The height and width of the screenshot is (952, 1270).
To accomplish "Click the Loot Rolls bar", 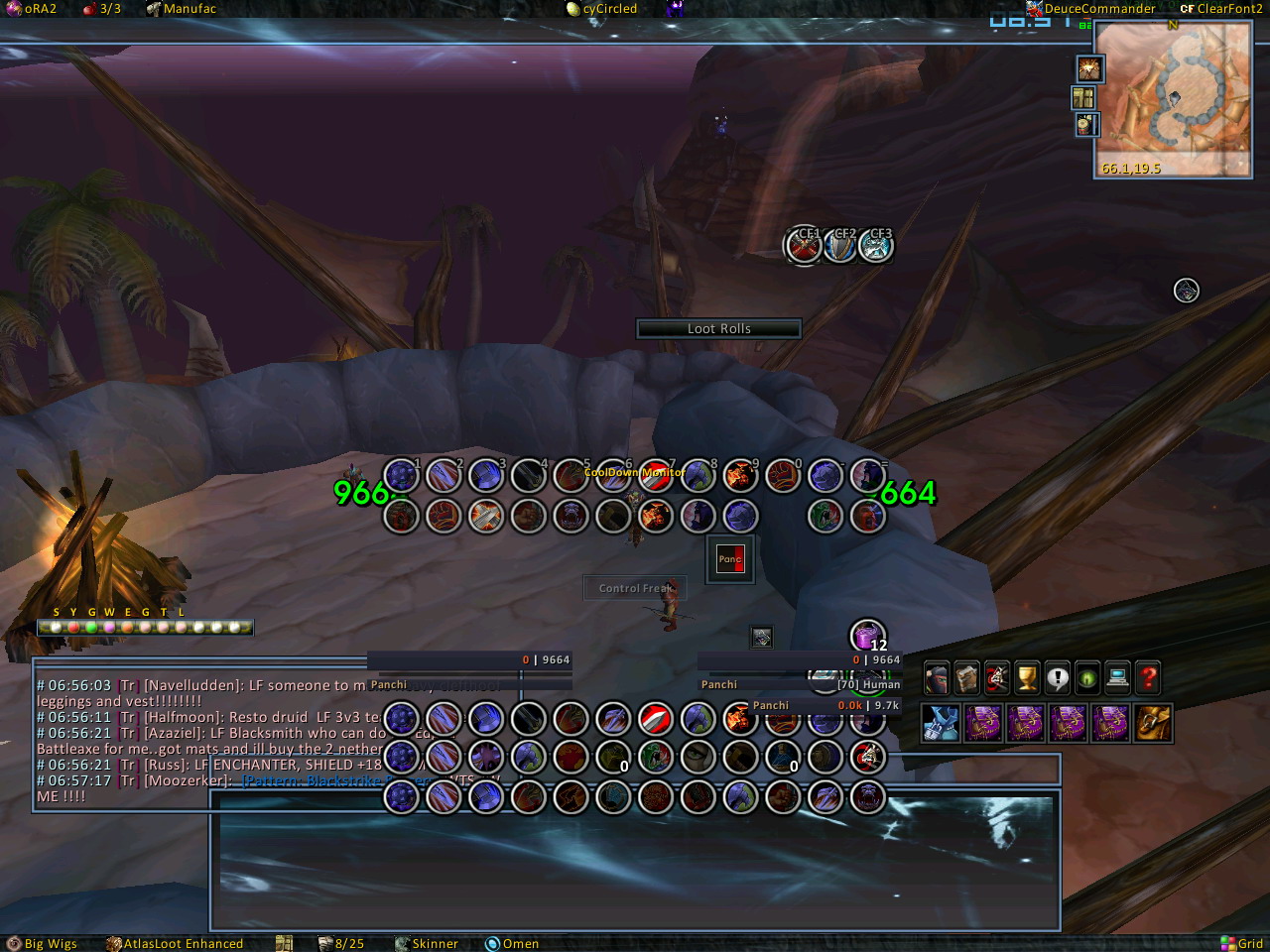I will click(718, 328).
